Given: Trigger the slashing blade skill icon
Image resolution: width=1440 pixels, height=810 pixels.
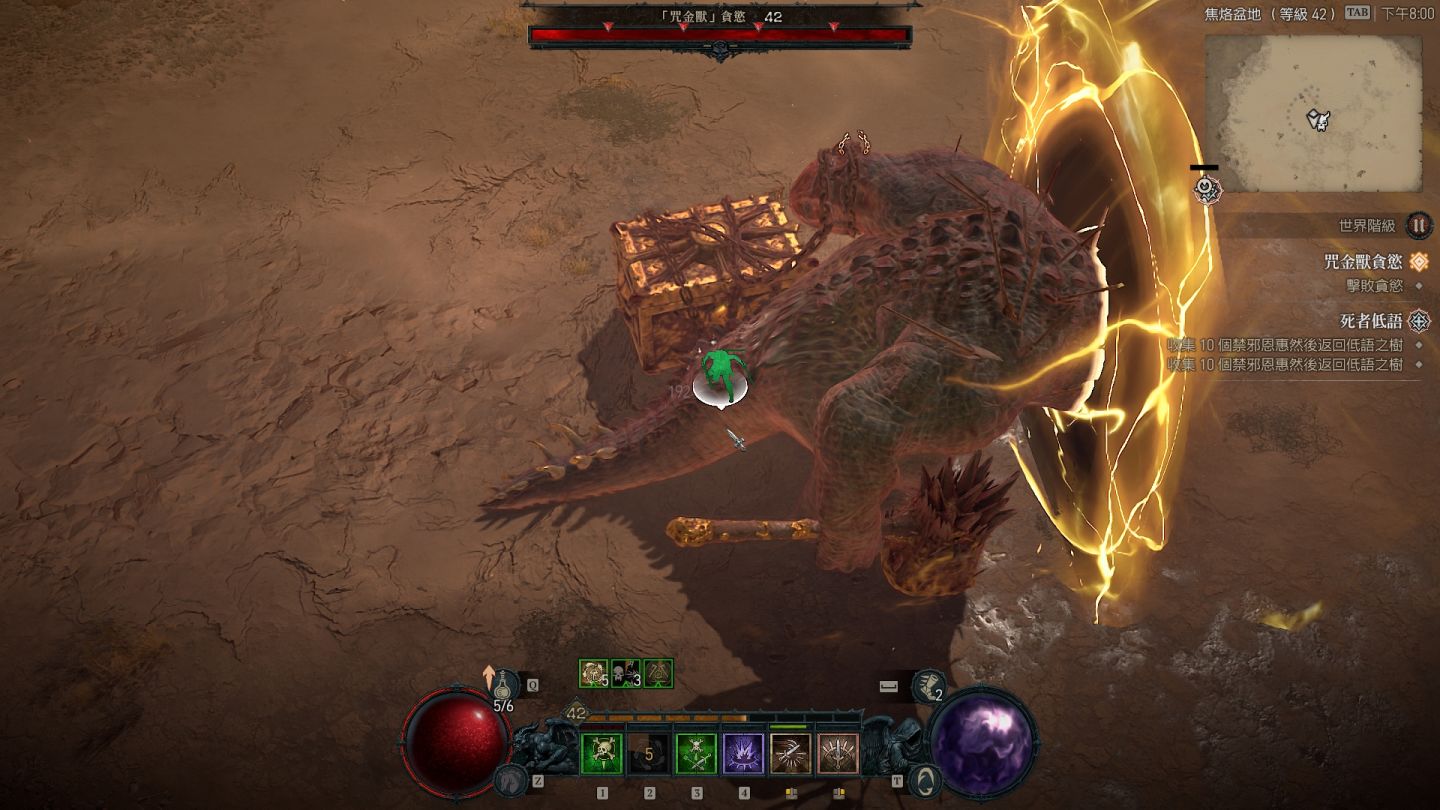Looking at the screenshot, I should 791,754.
